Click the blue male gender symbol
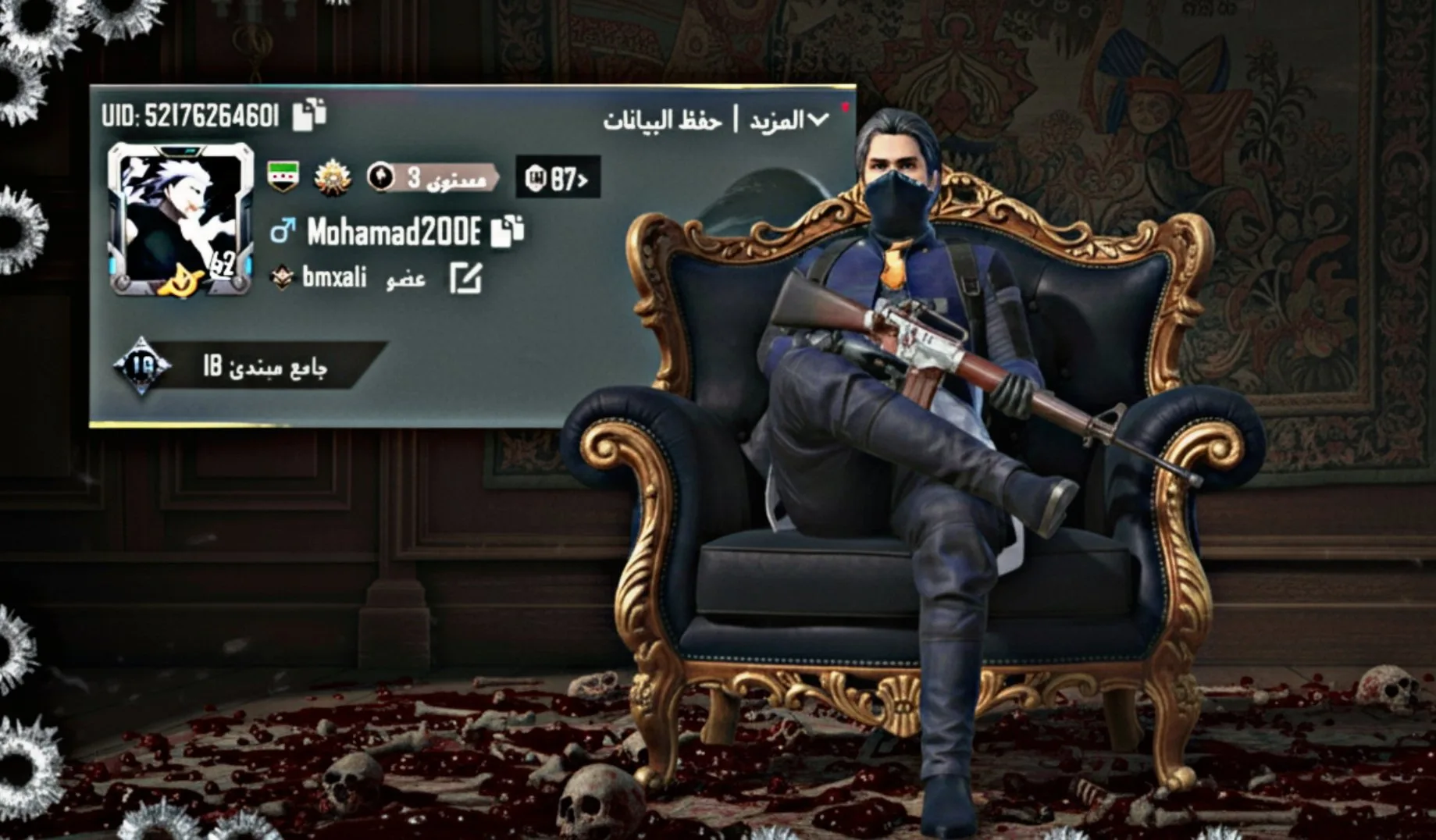Viewport: 1436px width, 840px height. point(284,230)
